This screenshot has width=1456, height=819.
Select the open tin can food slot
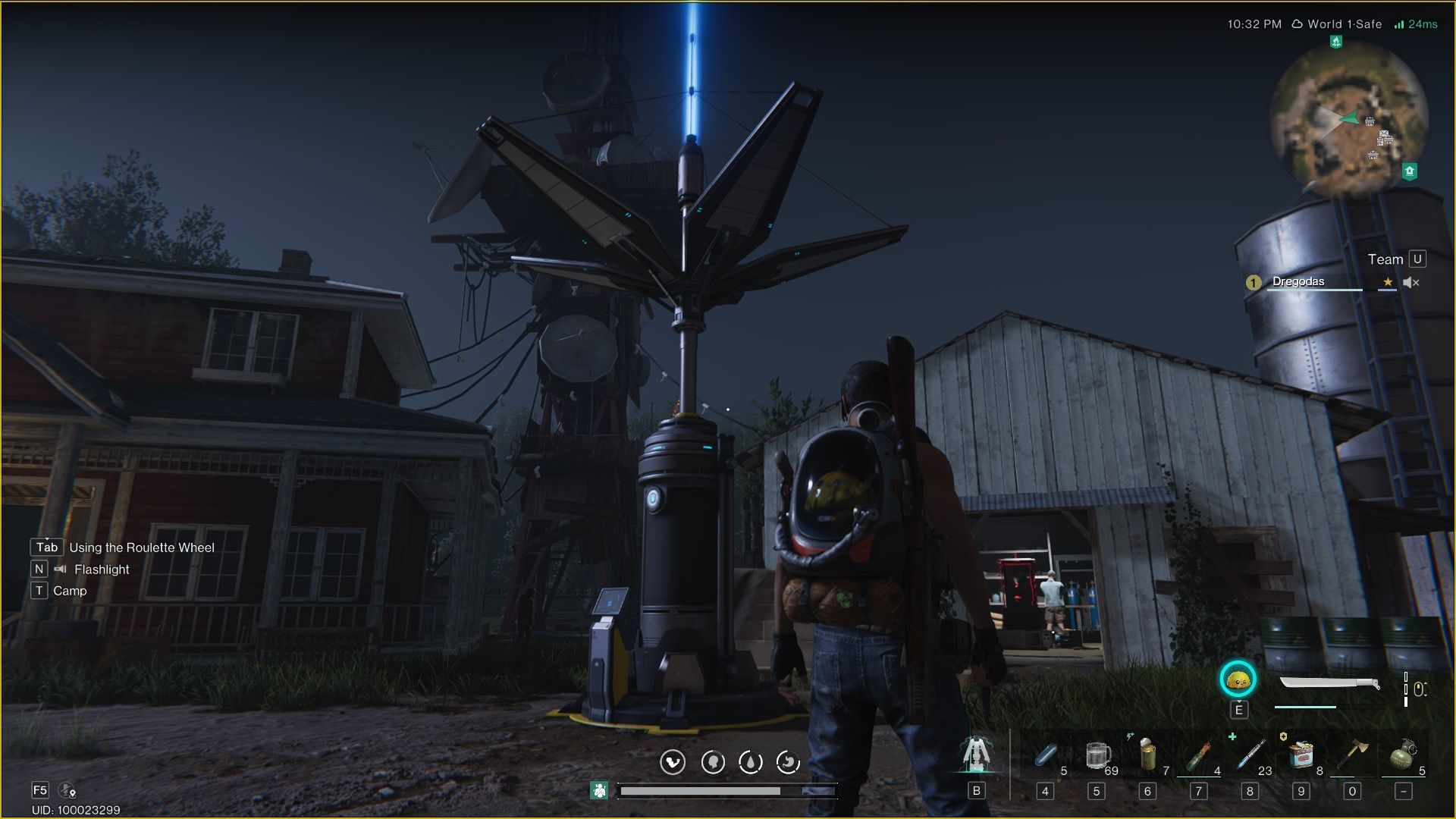pos(1148,755)
